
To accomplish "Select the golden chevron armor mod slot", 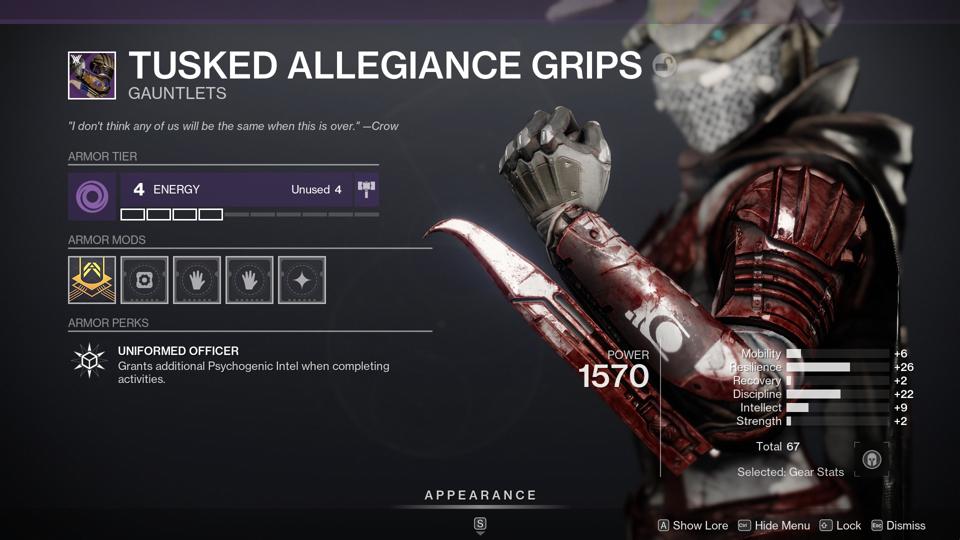I will pos(92,280).
